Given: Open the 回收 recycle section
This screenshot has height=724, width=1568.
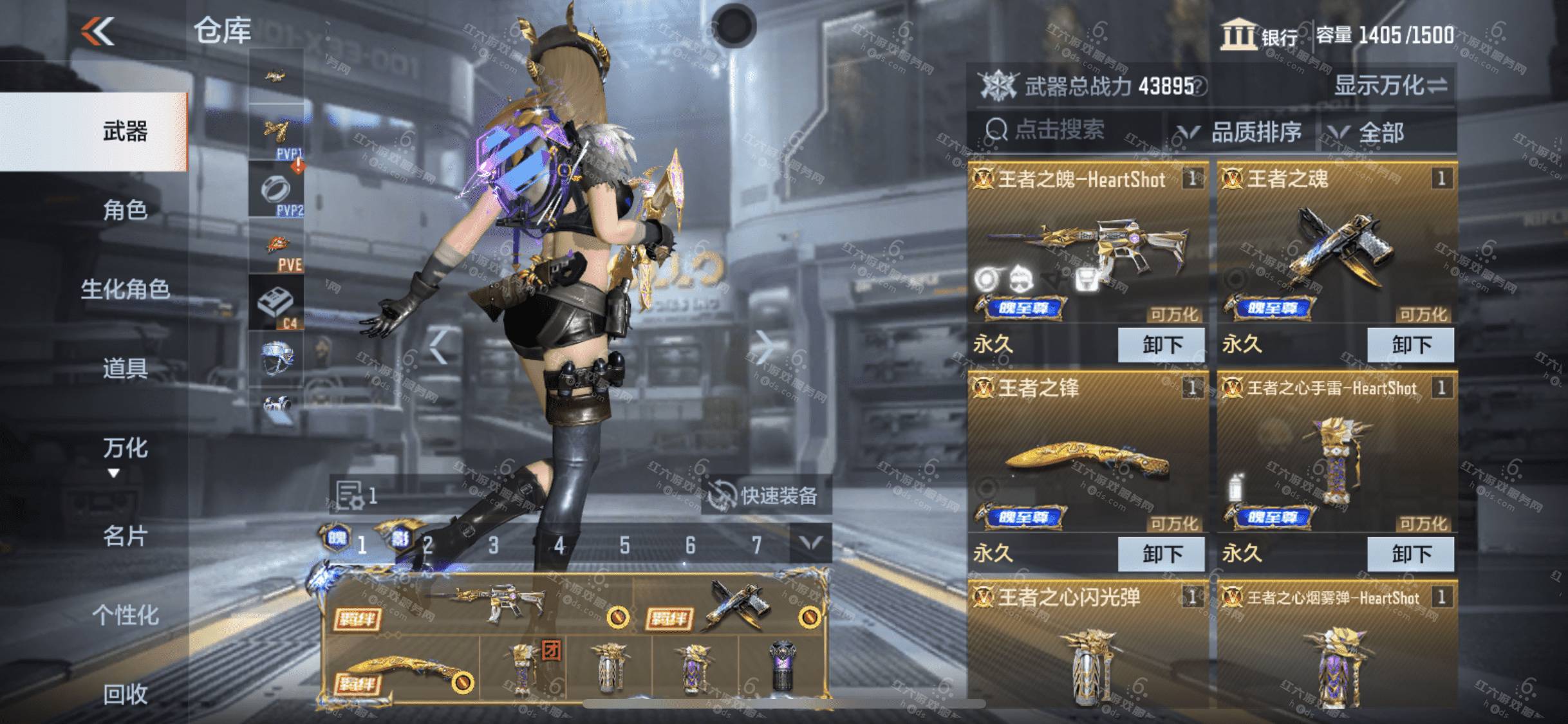Looking at the screenshot, I should pyautogui.click(x=126, y=694).
